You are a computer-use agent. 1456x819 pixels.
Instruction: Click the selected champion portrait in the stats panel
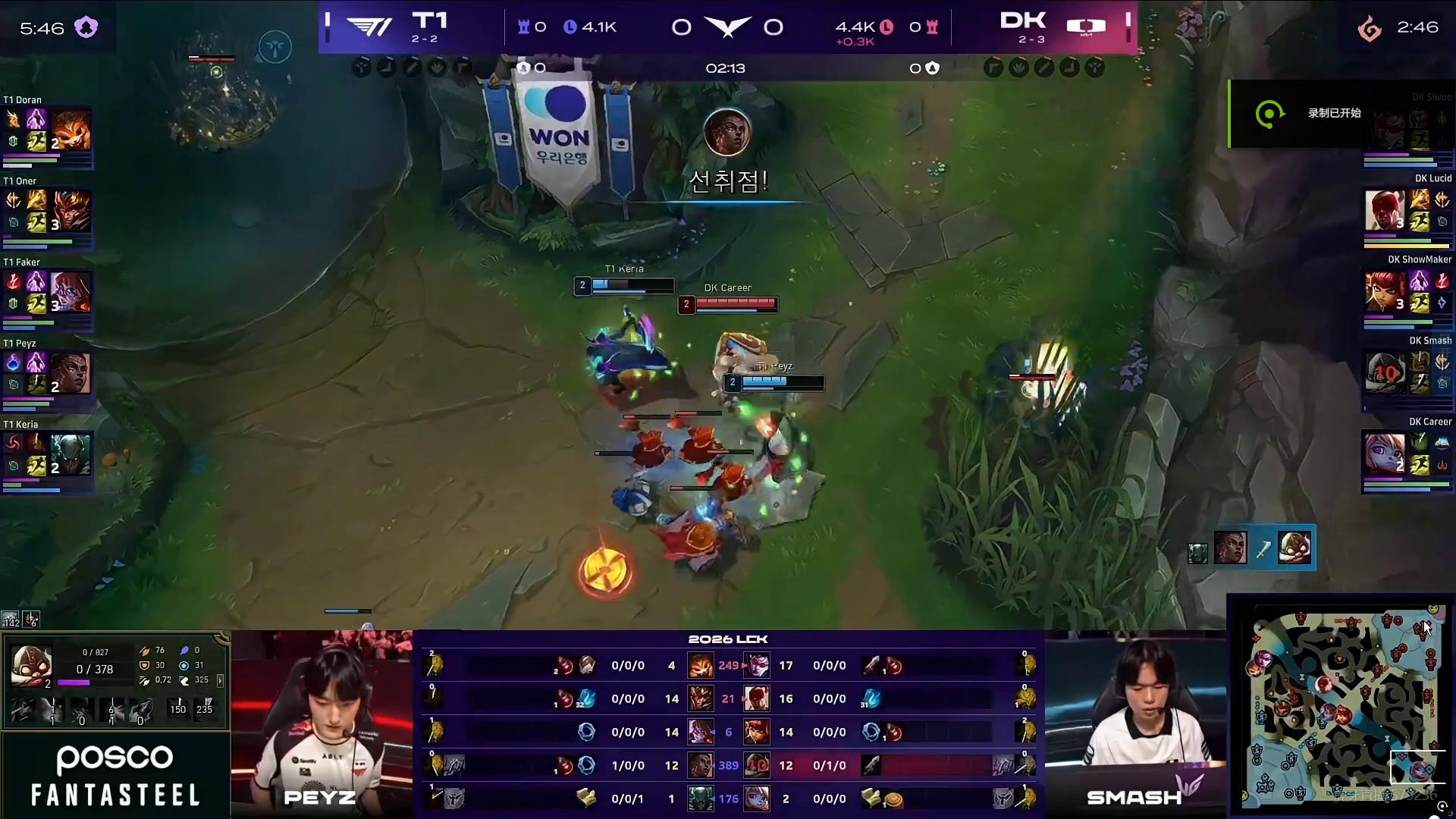31,665
